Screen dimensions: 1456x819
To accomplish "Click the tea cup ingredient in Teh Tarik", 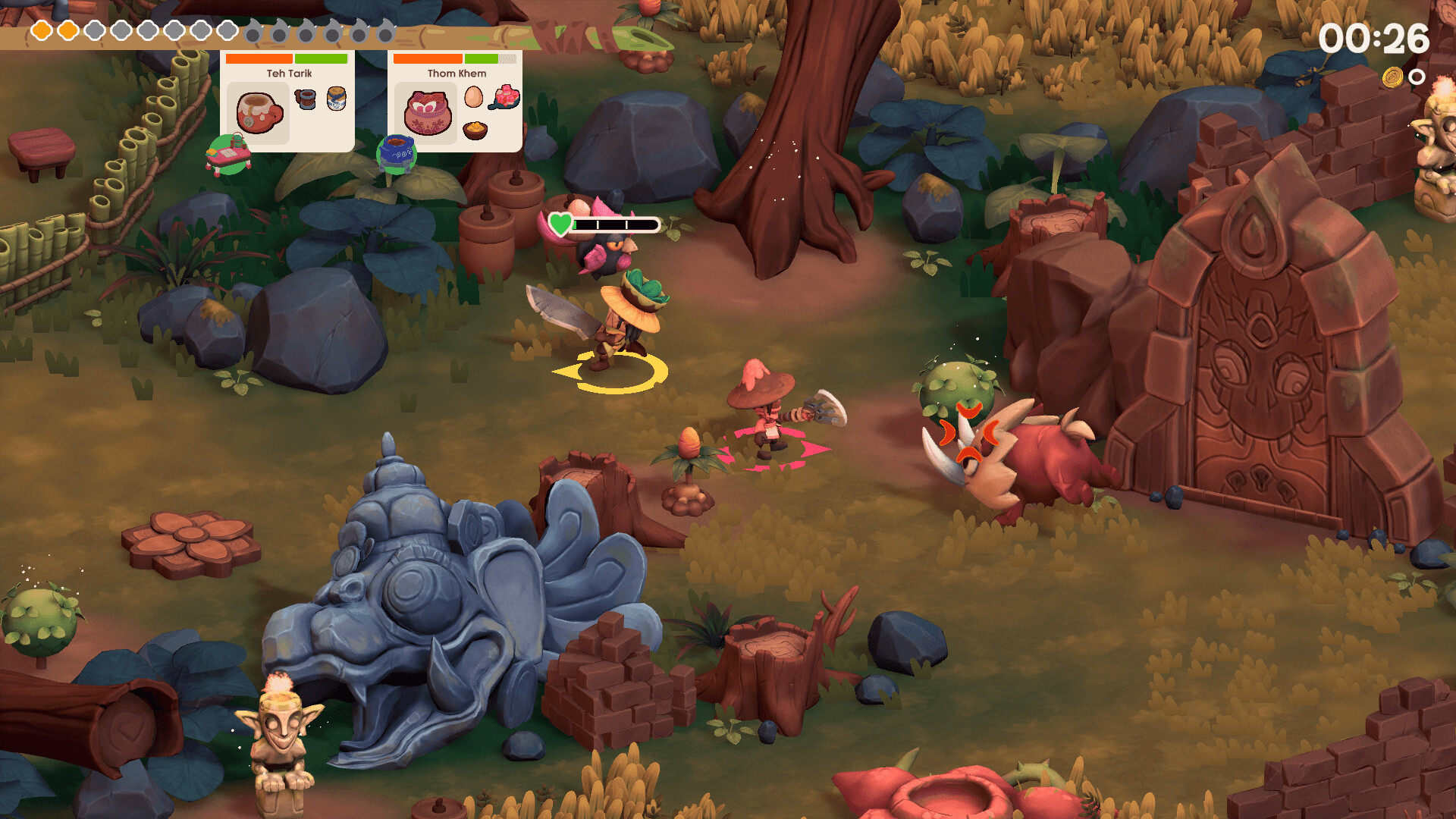I will tap(306, 99).
